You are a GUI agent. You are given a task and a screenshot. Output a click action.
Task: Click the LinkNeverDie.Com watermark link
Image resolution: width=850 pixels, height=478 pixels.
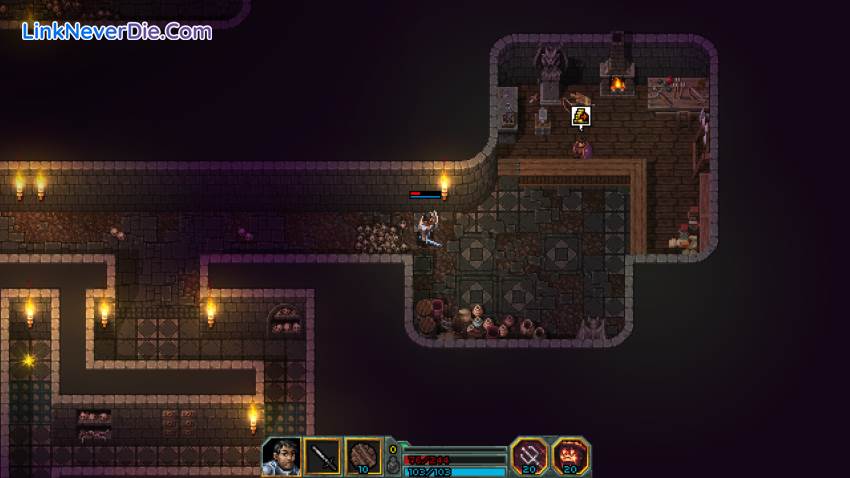click(x=117, y=31)
